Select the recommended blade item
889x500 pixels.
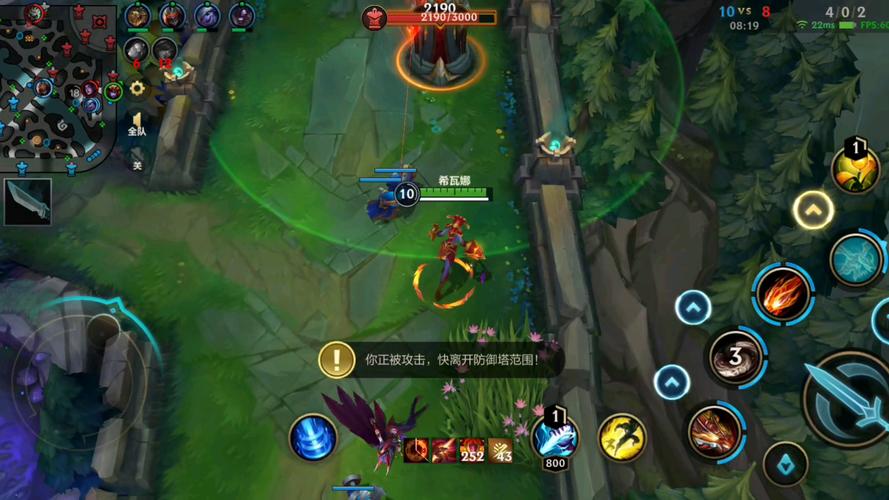[27, 201]
